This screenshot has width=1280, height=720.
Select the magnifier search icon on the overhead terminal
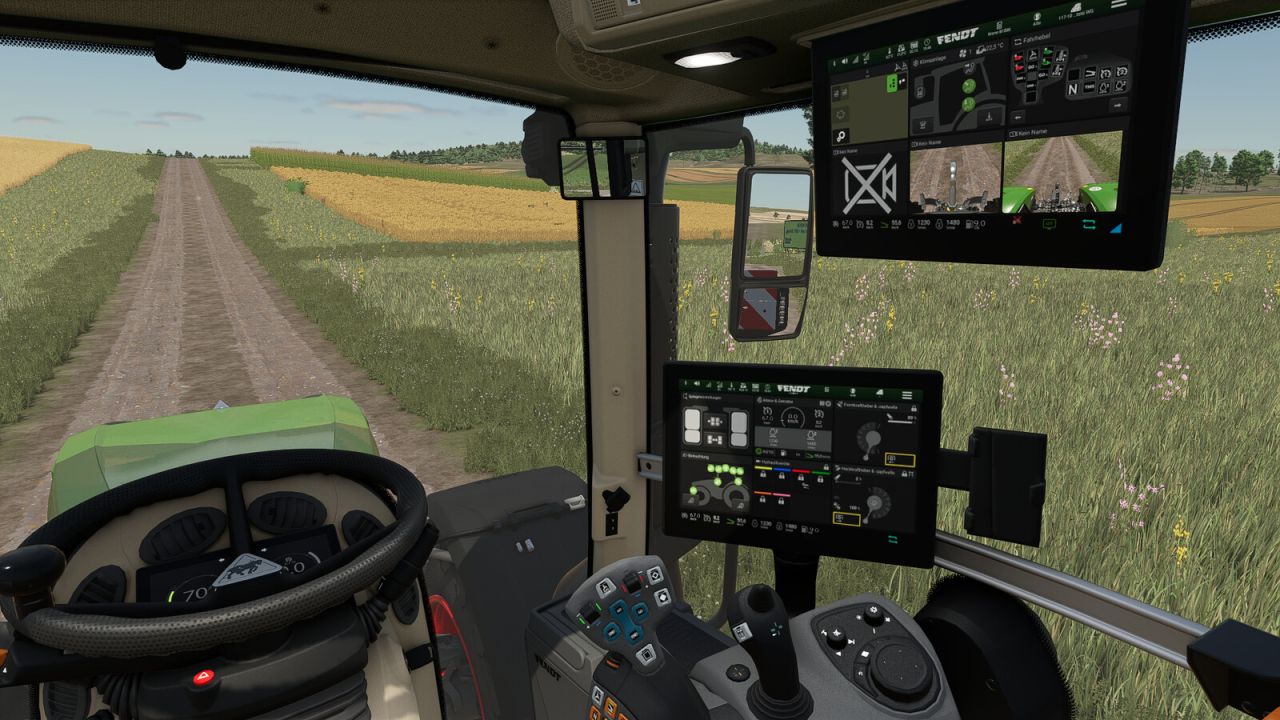(x=840, y=137)
